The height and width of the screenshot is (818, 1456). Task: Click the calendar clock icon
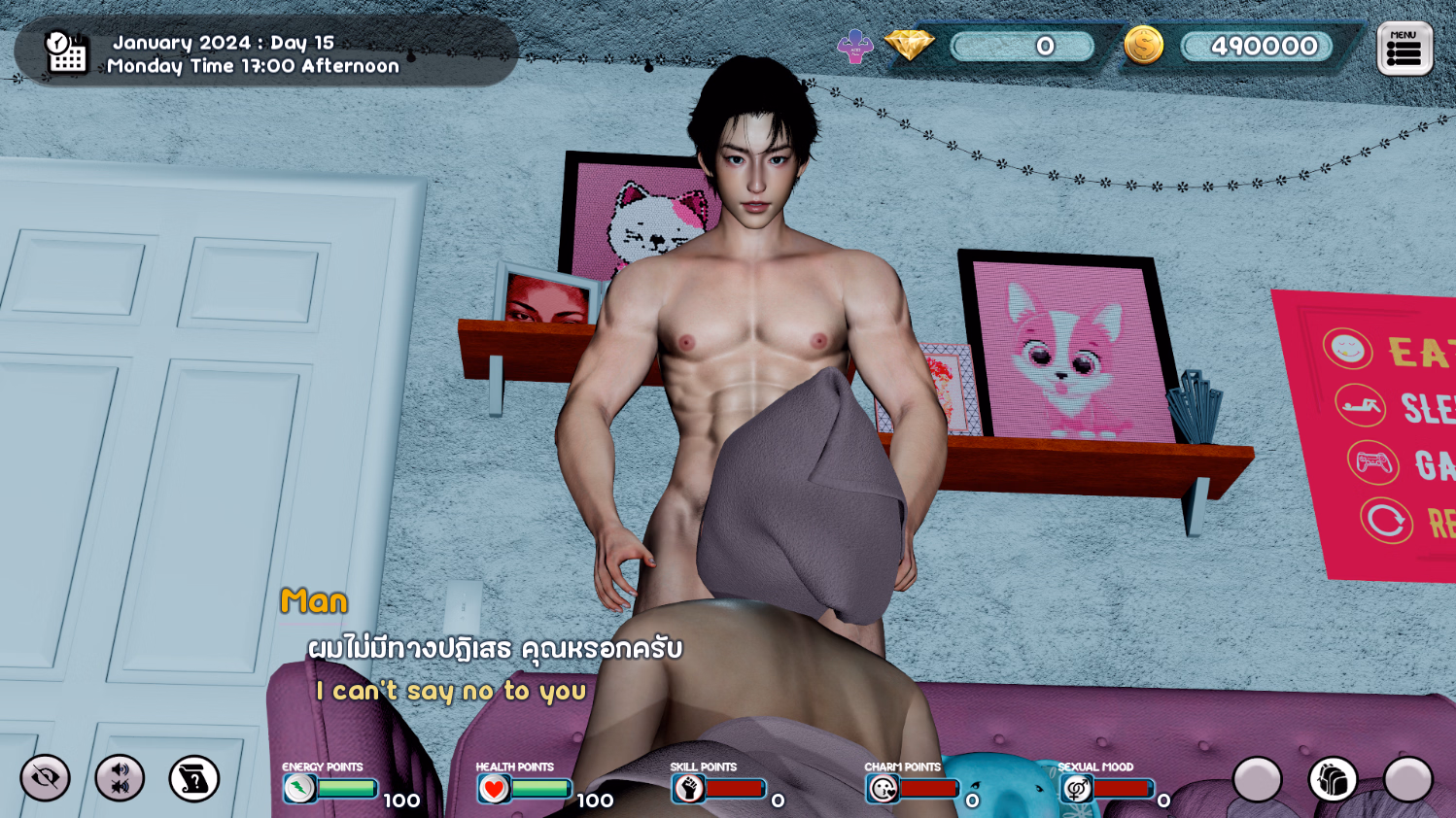coord(66,52)
